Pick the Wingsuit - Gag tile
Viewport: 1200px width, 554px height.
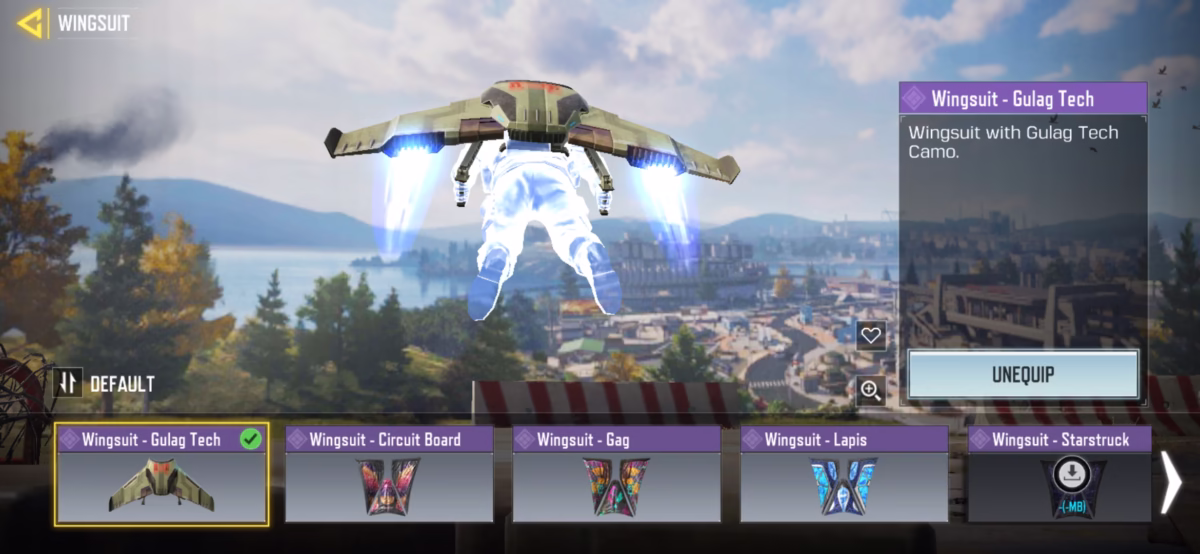616,475
